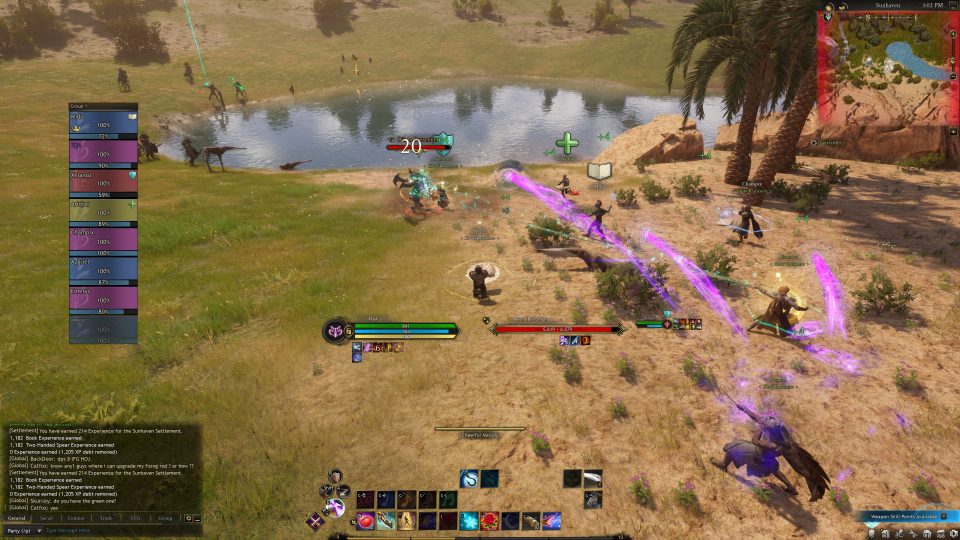Viewport: 960px width, 540px height.
Task: Show the Combat chat tab
Action: click(x=76, y=518)
